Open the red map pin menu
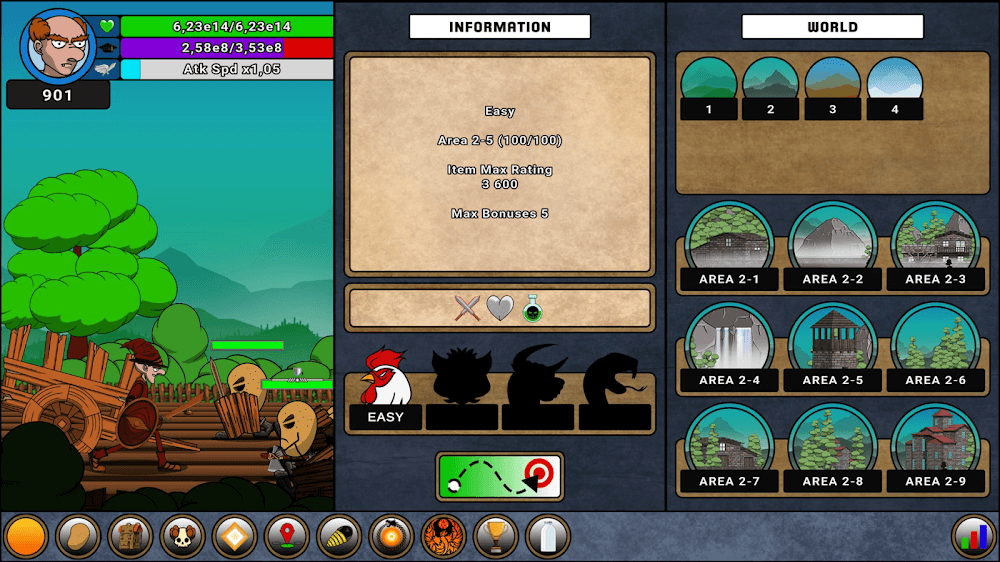Viewport: 1000px width, 562px height. coord(286,537)
